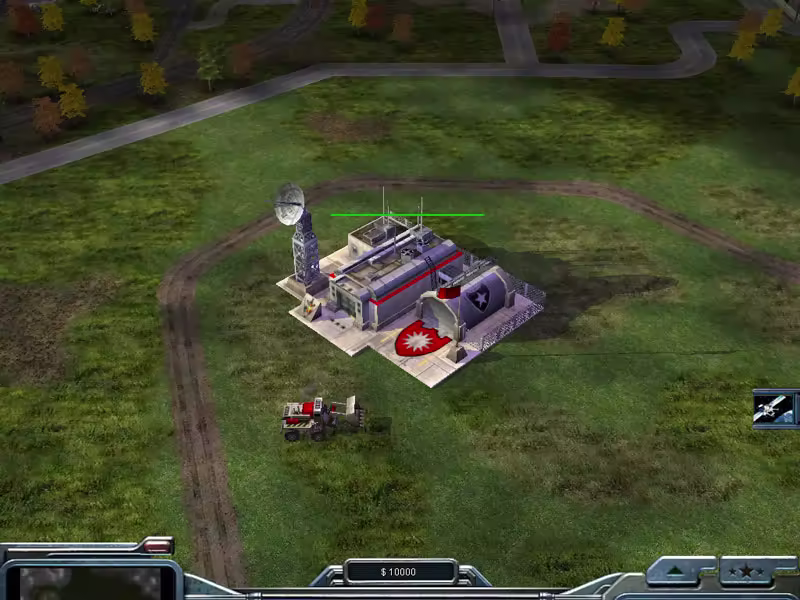Raise the control bar with the green arrow
Viewport: 800px width, 600px height.
(680, 572)
